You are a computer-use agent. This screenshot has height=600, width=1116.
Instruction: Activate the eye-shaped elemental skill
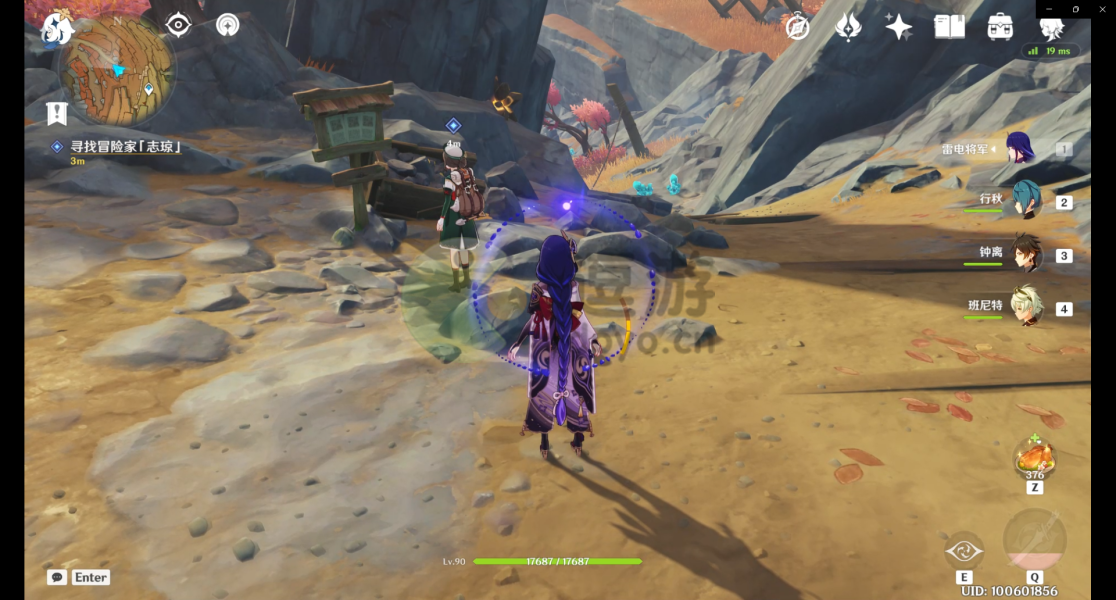964,550
